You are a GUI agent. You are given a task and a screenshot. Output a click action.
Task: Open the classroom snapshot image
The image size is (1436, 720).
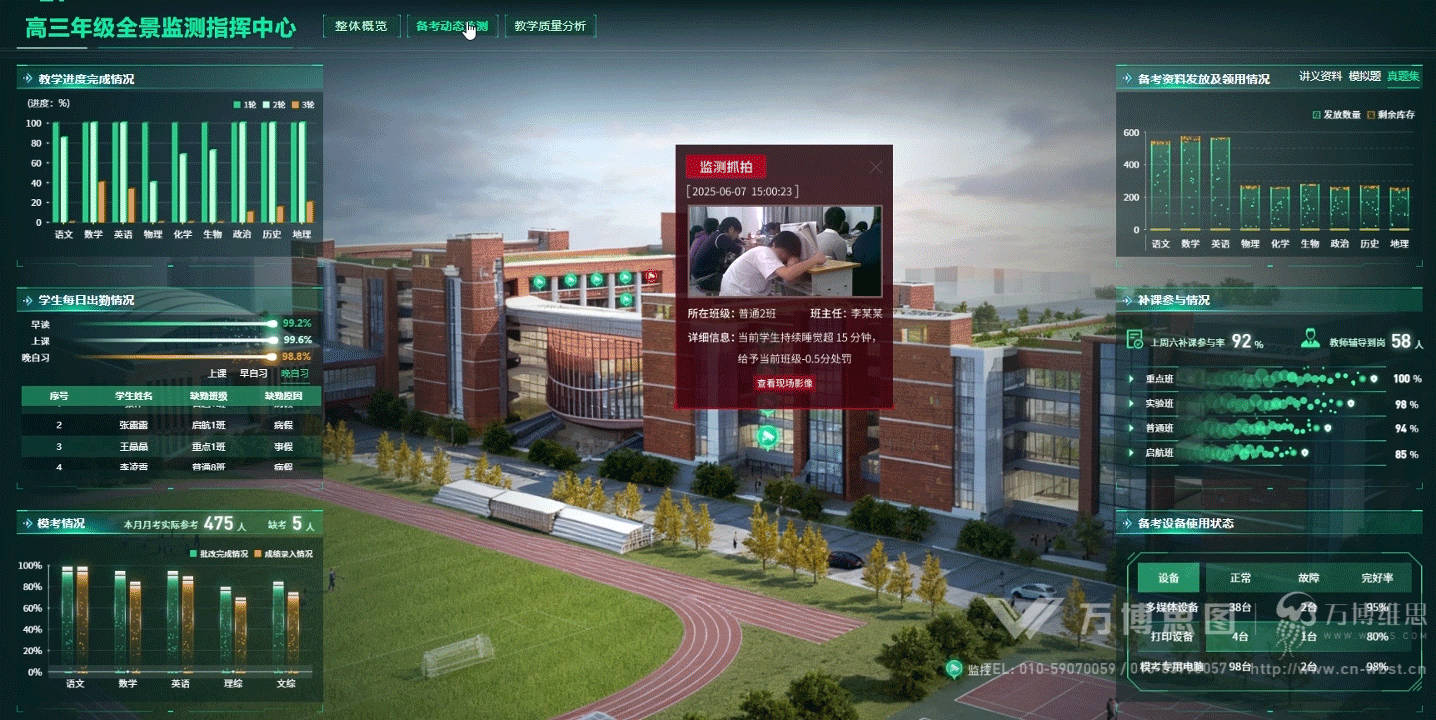coord(784,250)
